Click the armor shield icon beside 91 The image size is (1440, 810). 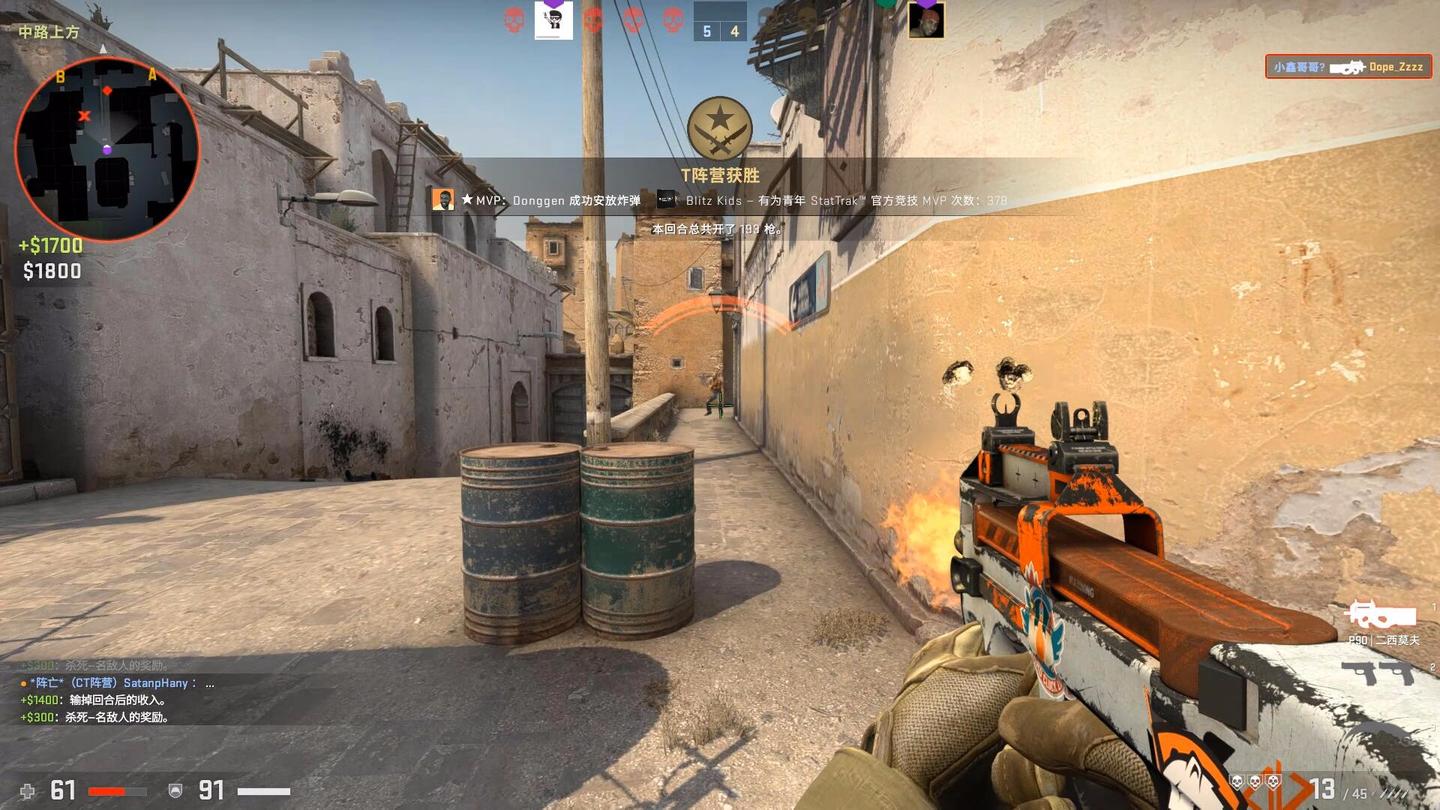[176, 790]
